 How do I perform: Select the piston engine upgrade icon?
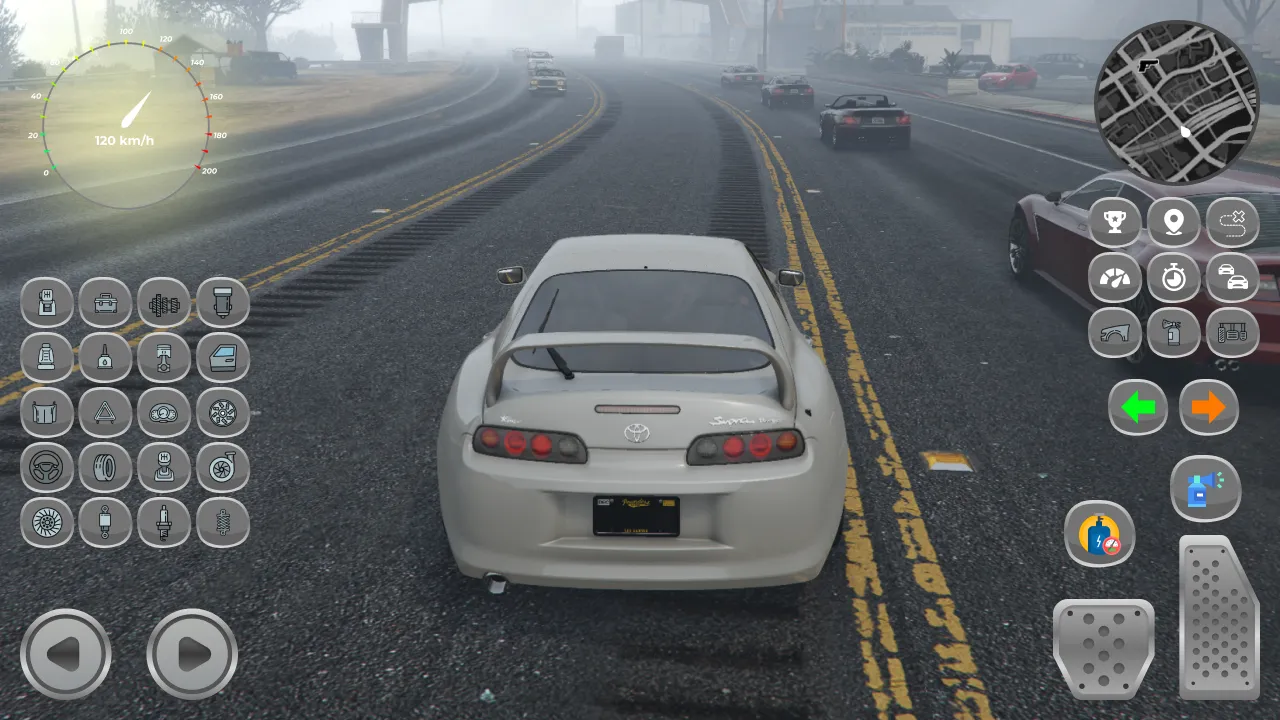163,359
